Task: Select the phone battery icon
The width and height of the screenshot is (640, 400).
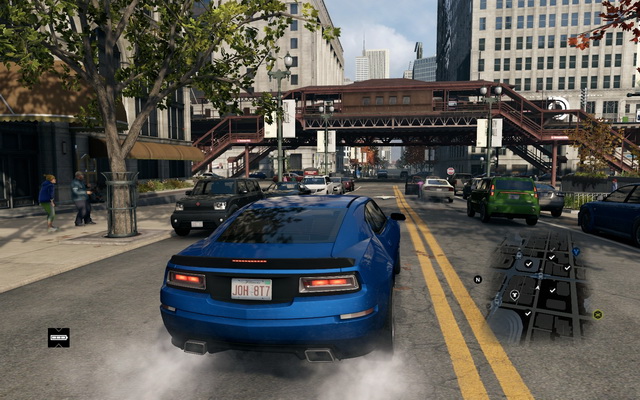Action: tap(58, 337)
